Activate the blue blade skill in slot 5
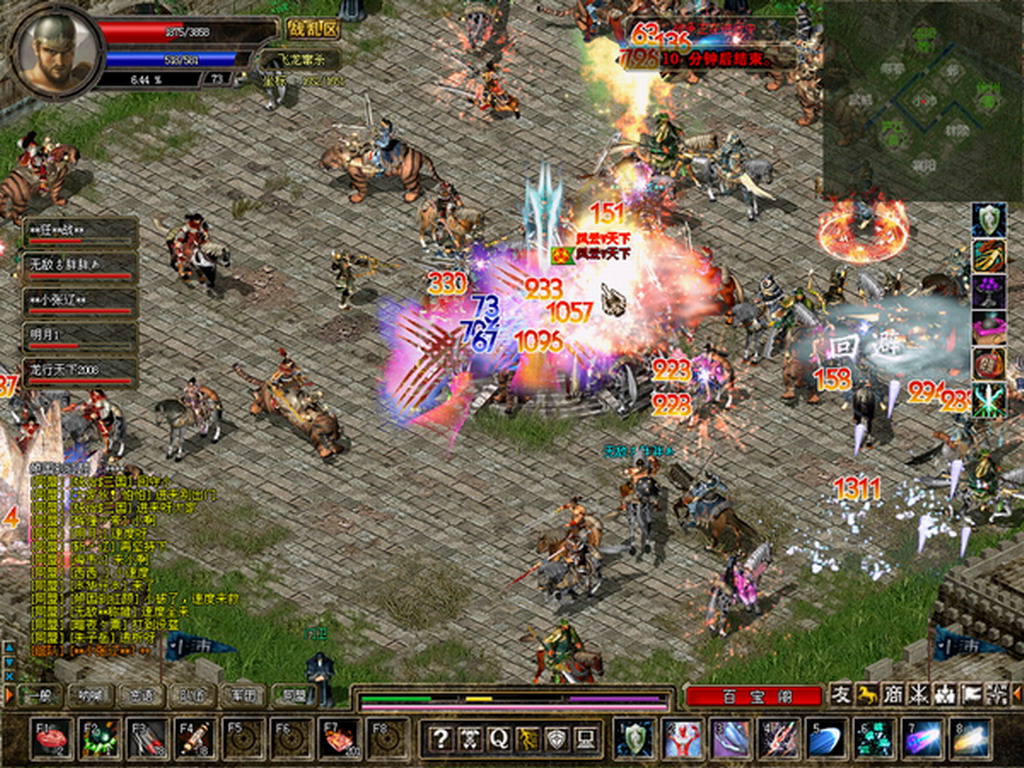Screen dimensions: 1024x768 [825, 739]
